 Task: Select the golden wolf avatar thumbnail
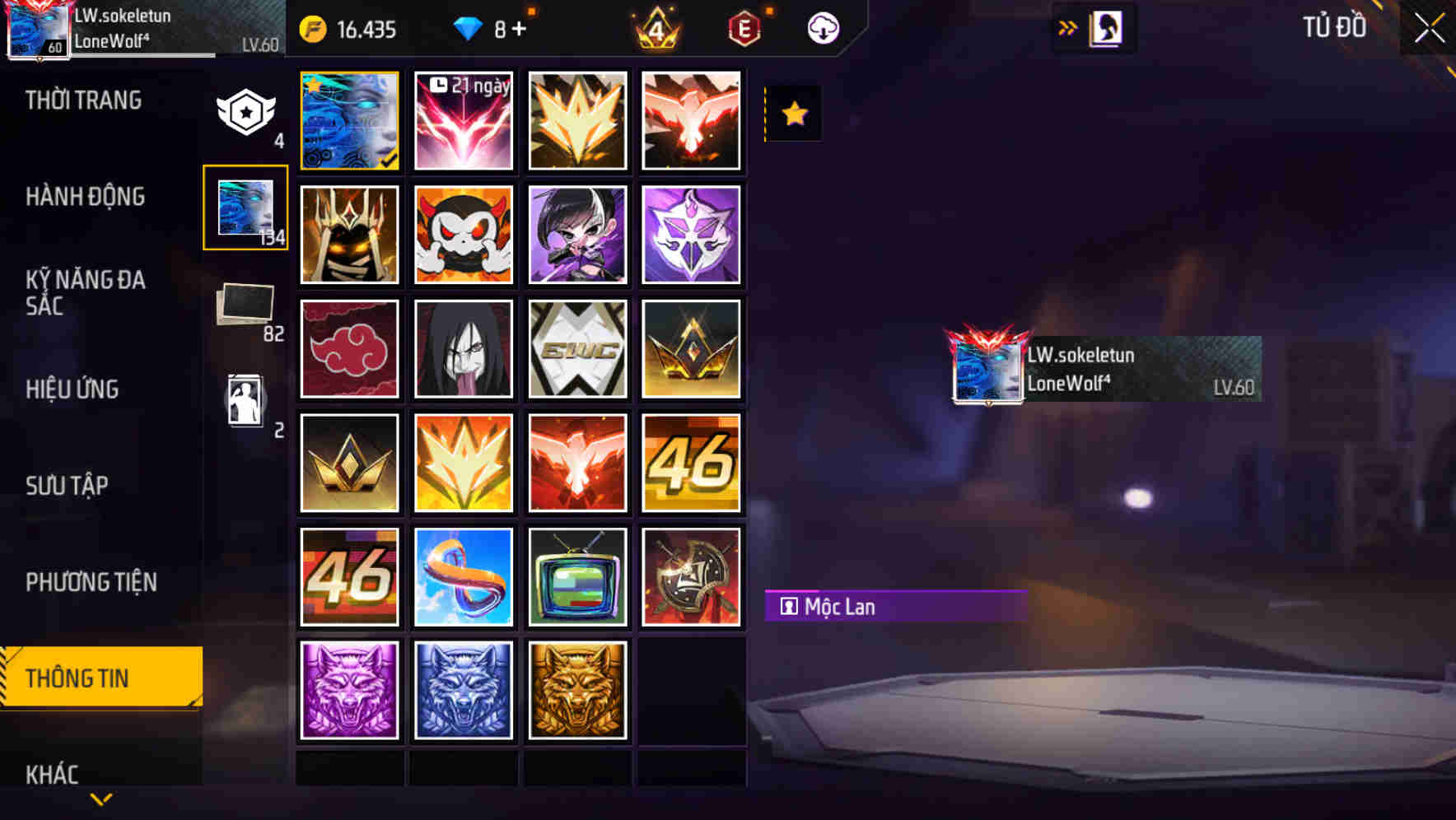coord(576,692)
